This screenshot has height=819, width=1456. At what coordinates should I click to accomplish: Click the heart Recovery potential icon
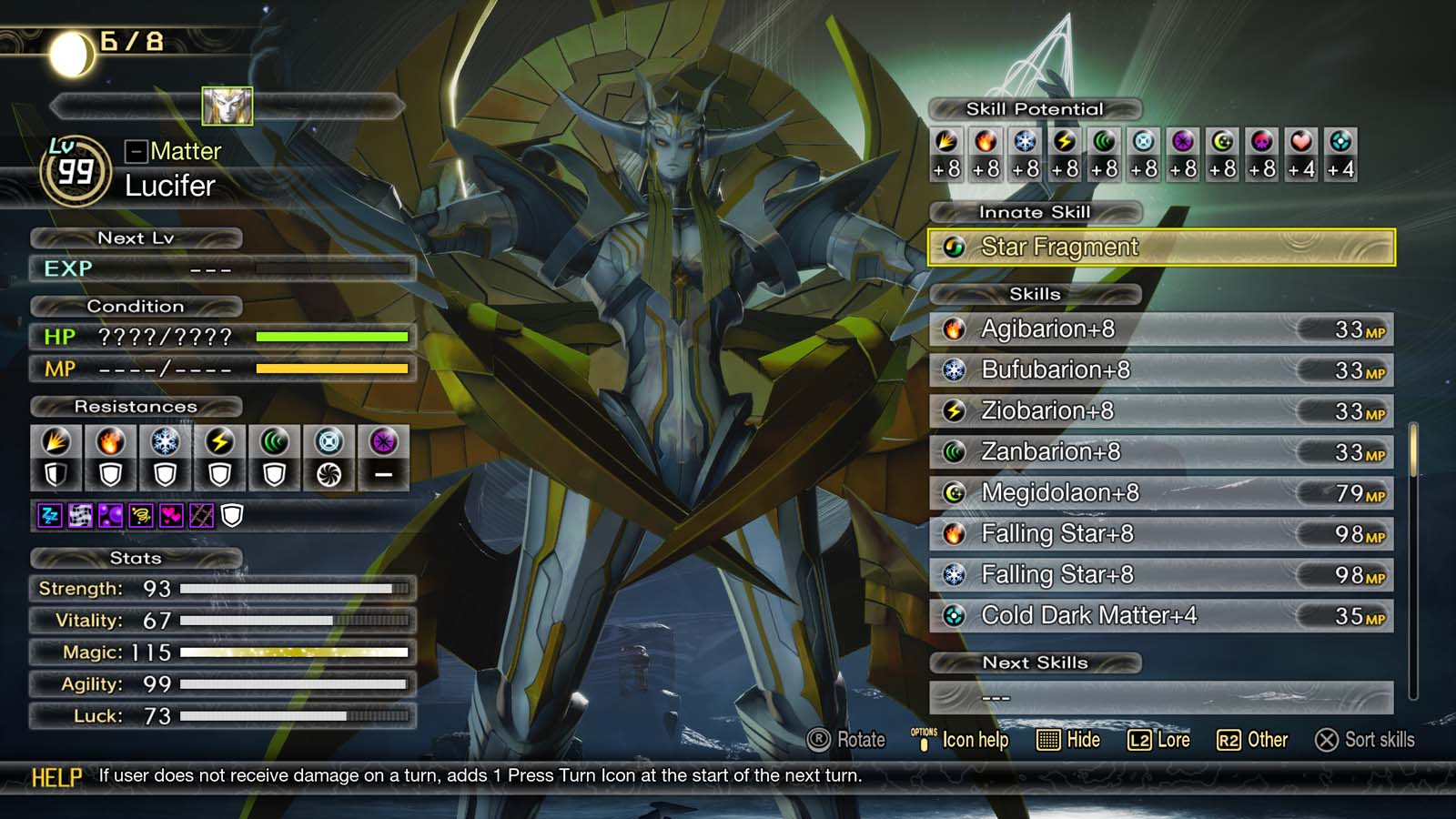tap(1299, 142)
